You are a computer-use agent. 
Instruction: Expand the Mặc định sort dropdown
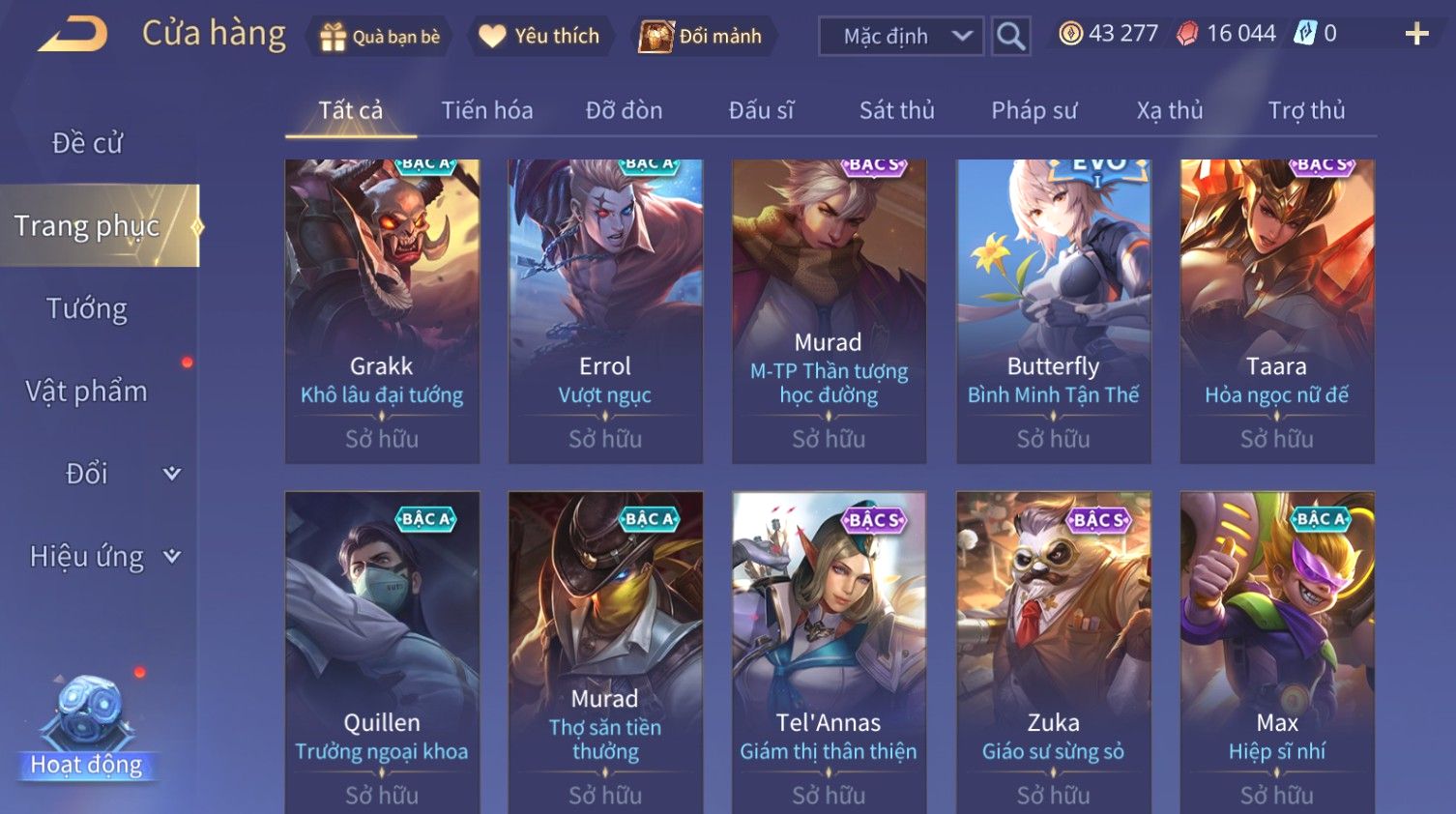900,37
